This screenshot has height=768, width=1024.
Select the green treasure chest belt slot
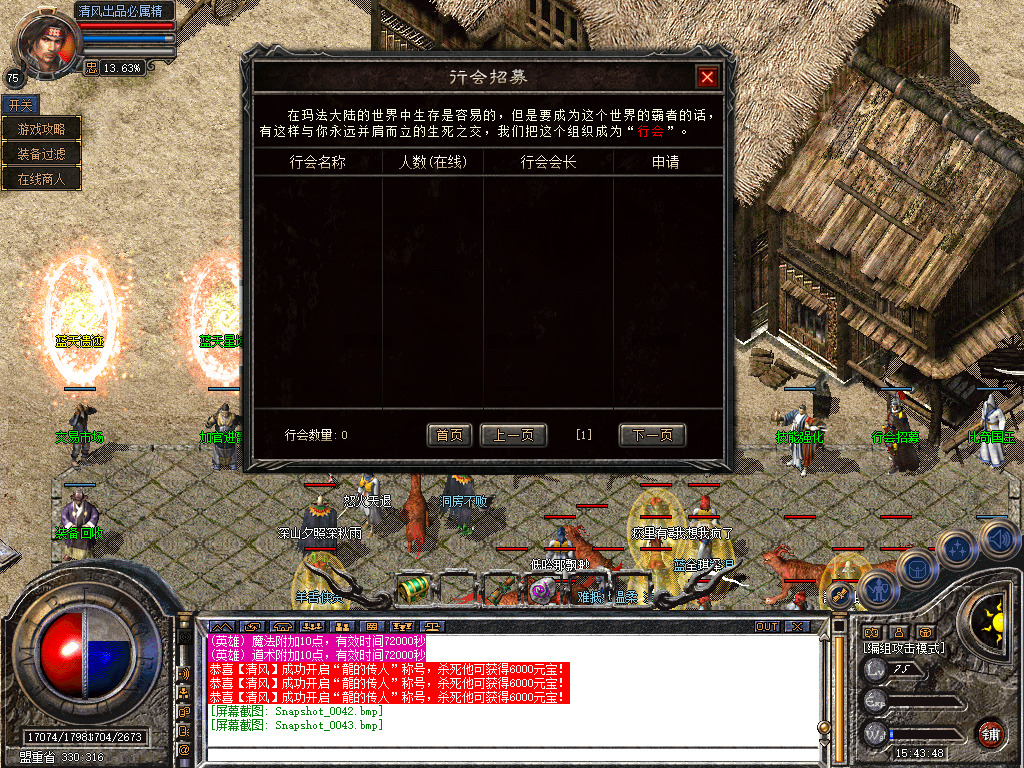[x=412, y=588]
